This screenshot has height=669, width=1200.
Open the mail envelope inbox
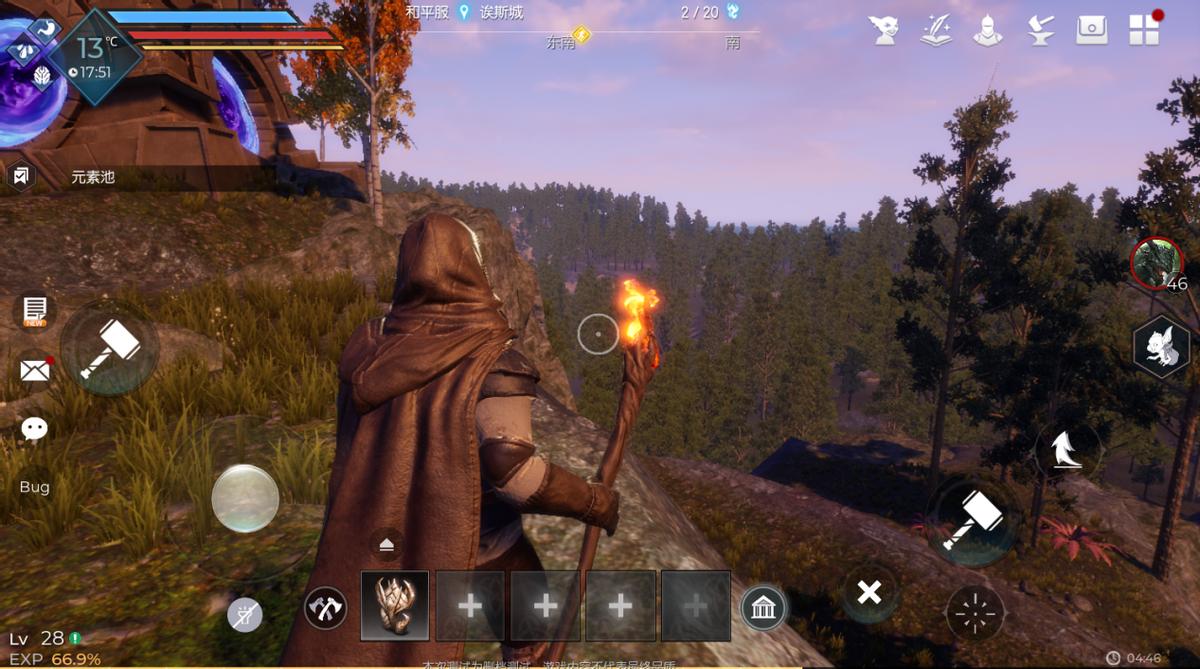[x=35, y=371]
